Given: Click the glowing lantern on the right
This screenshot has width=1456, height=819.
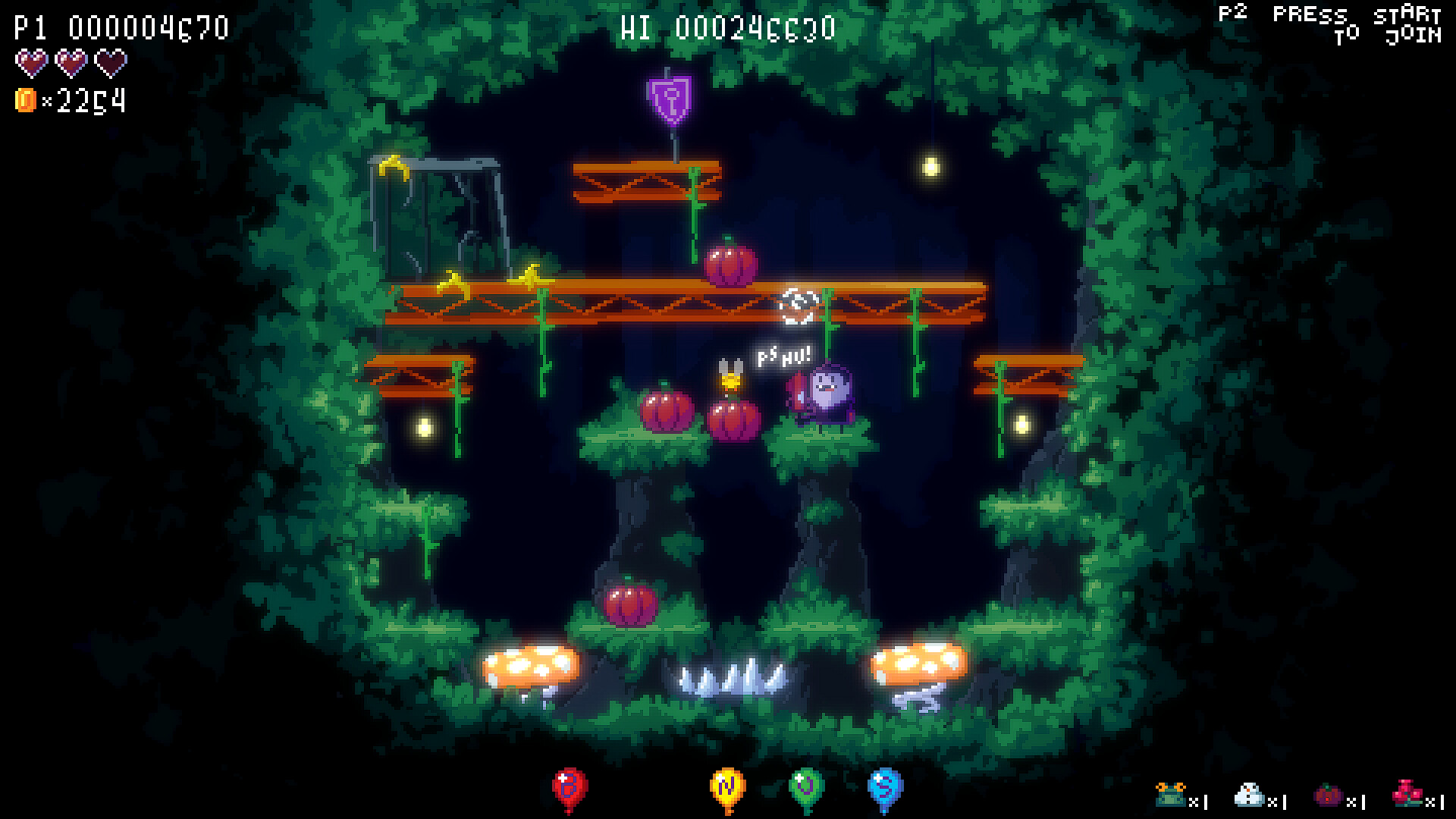Looking at the screenshot, I should click(x=930, y=166).
